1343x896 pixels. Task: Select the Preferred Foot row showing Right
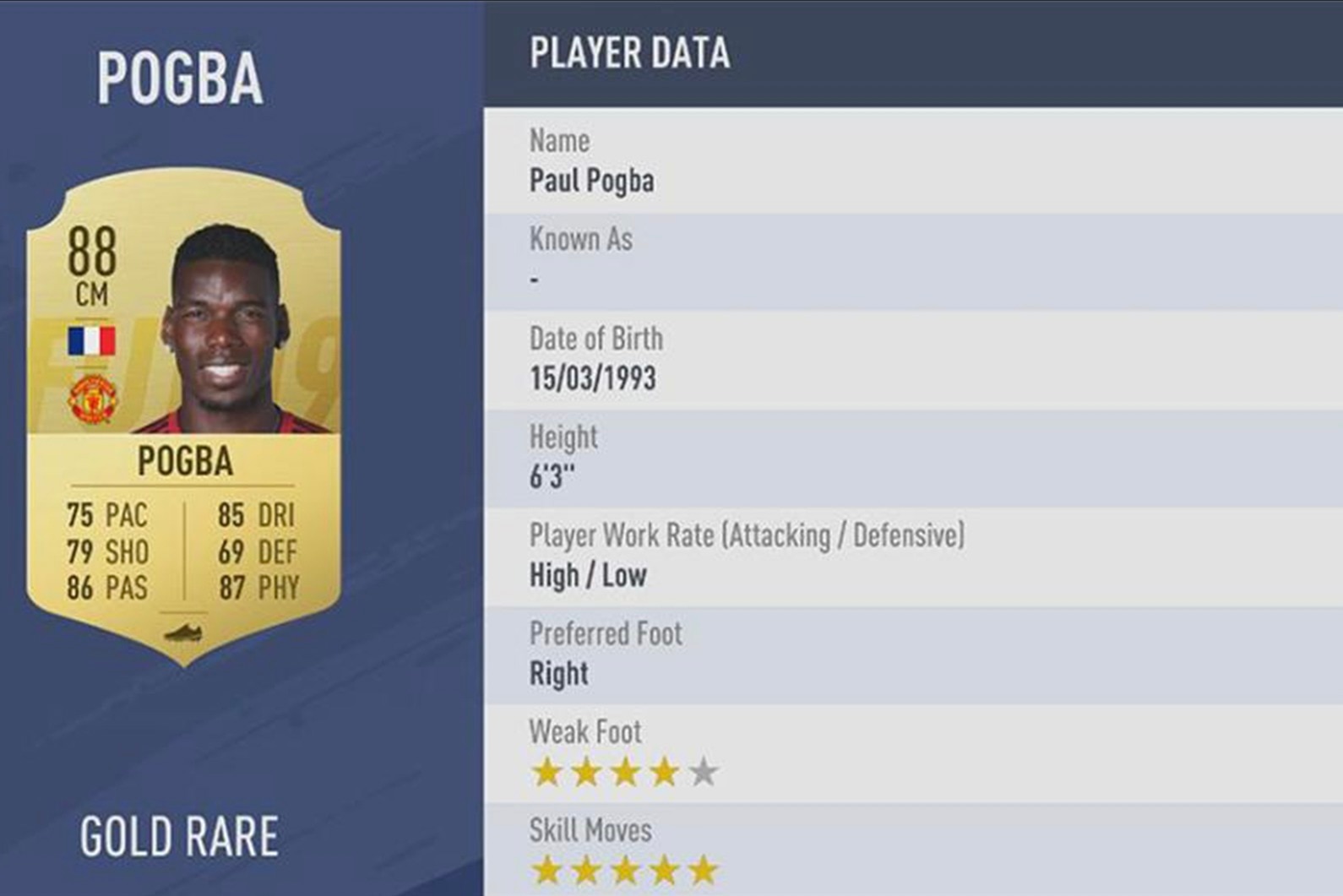[x=557, y=672]
